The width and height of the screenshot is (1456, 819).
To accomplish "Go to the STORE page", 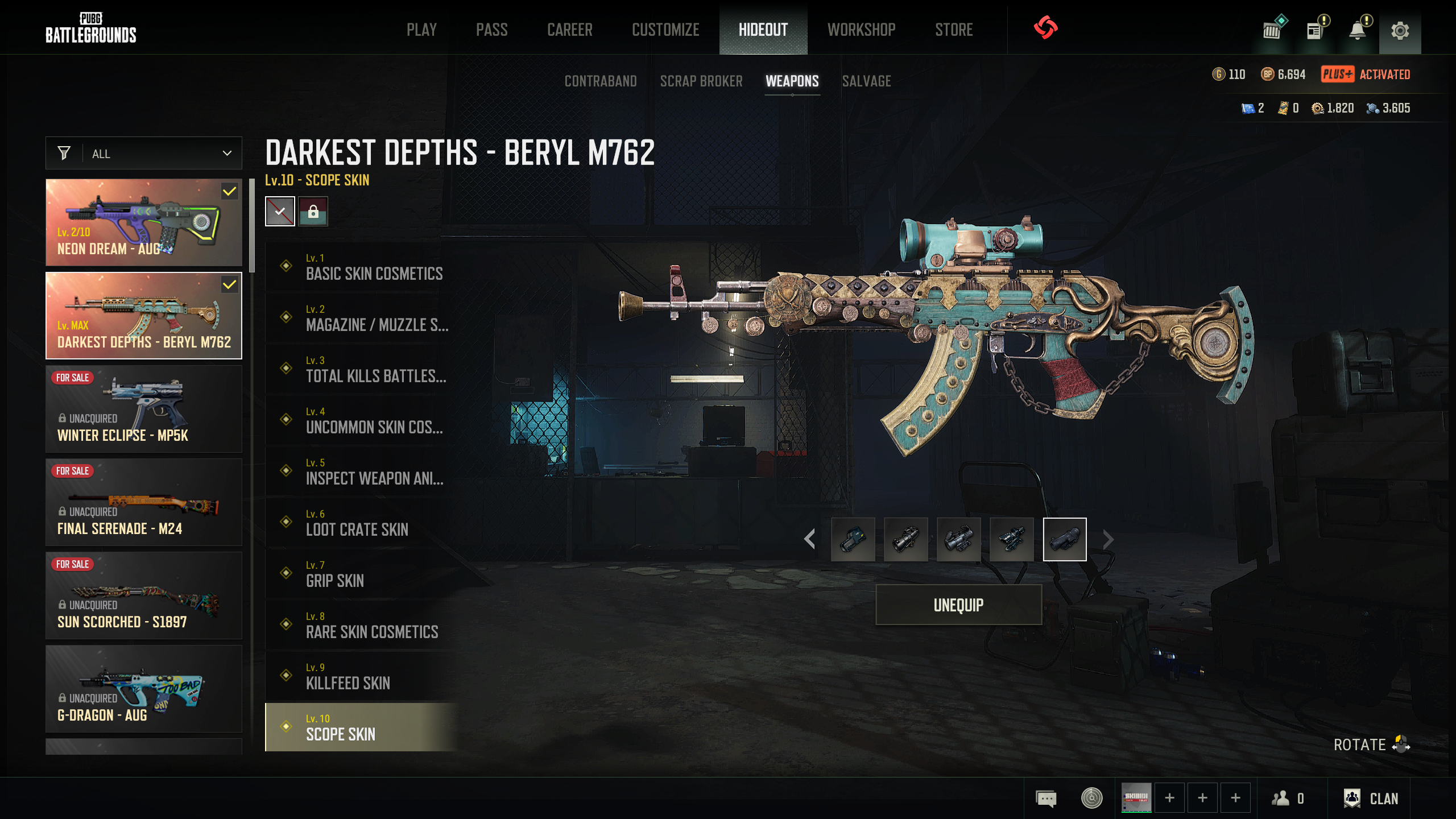I will pos(954,30).
